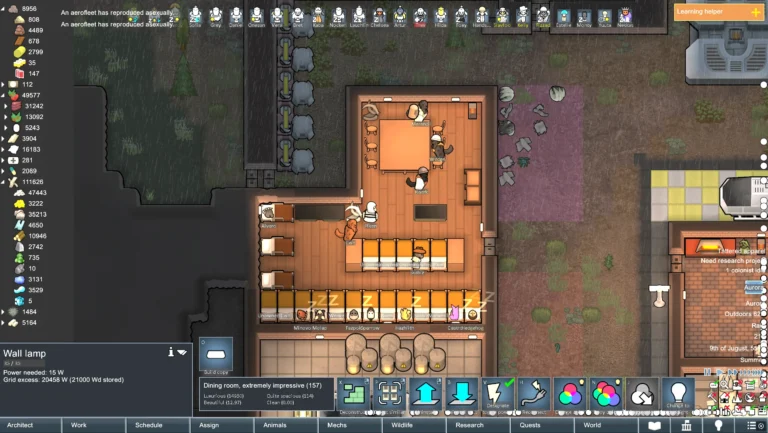Open the Work tab
Image resolution: width=768 pixels, height=433 pixels.
(79, 425)
